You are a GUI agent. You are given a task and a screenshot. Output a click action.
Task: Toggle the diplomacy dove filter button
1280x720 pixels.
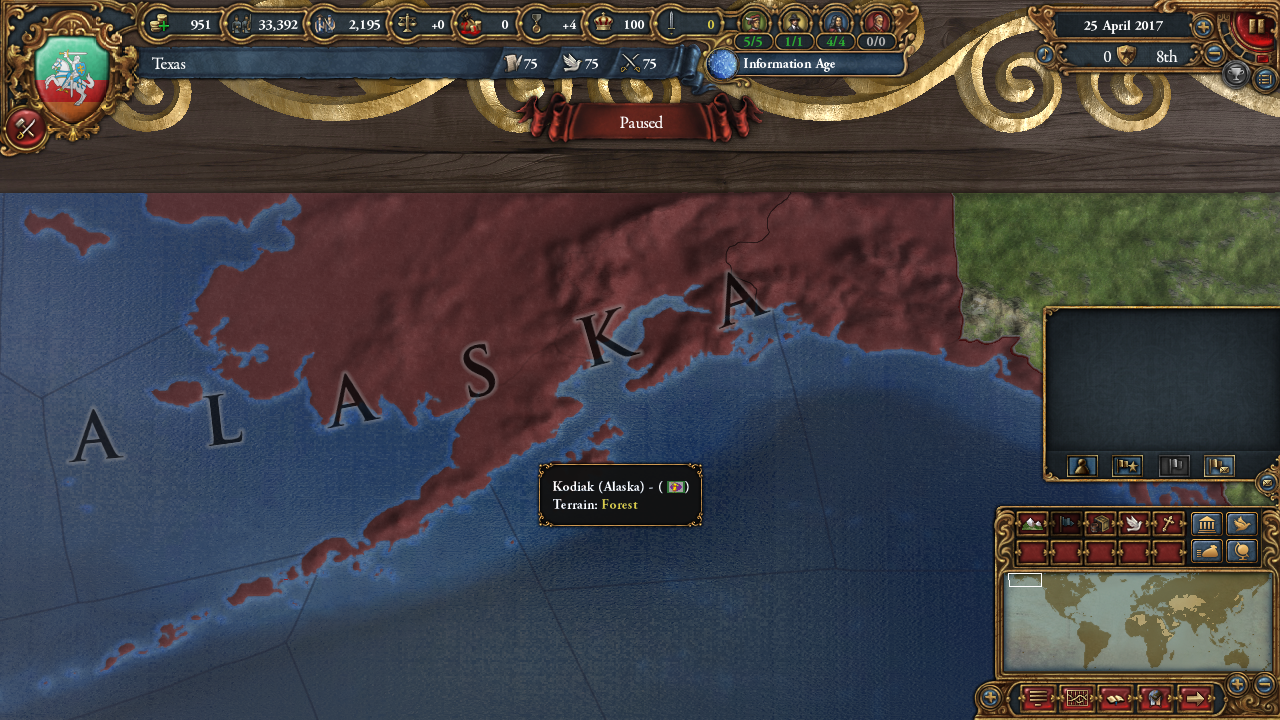[1242, 523]
